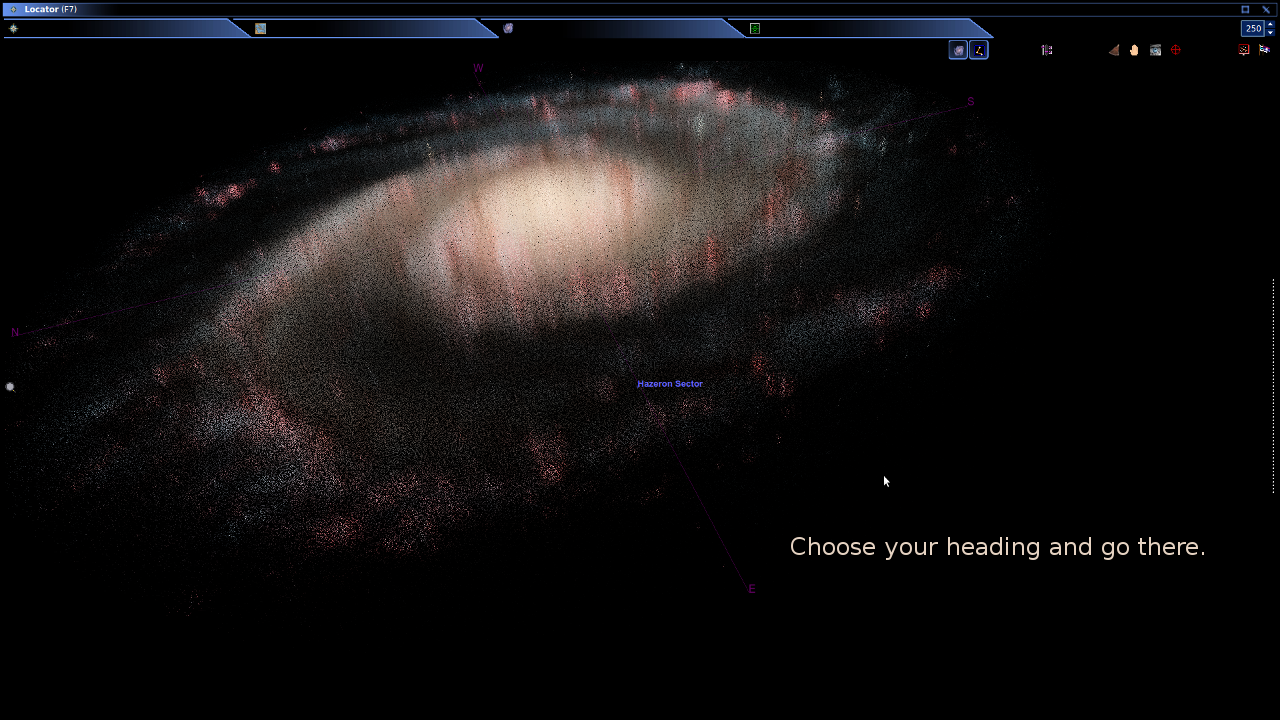The width and height of the screenshot is (1280, 720).
Task: Maximize the Locator window
Action: [1245, 9]
